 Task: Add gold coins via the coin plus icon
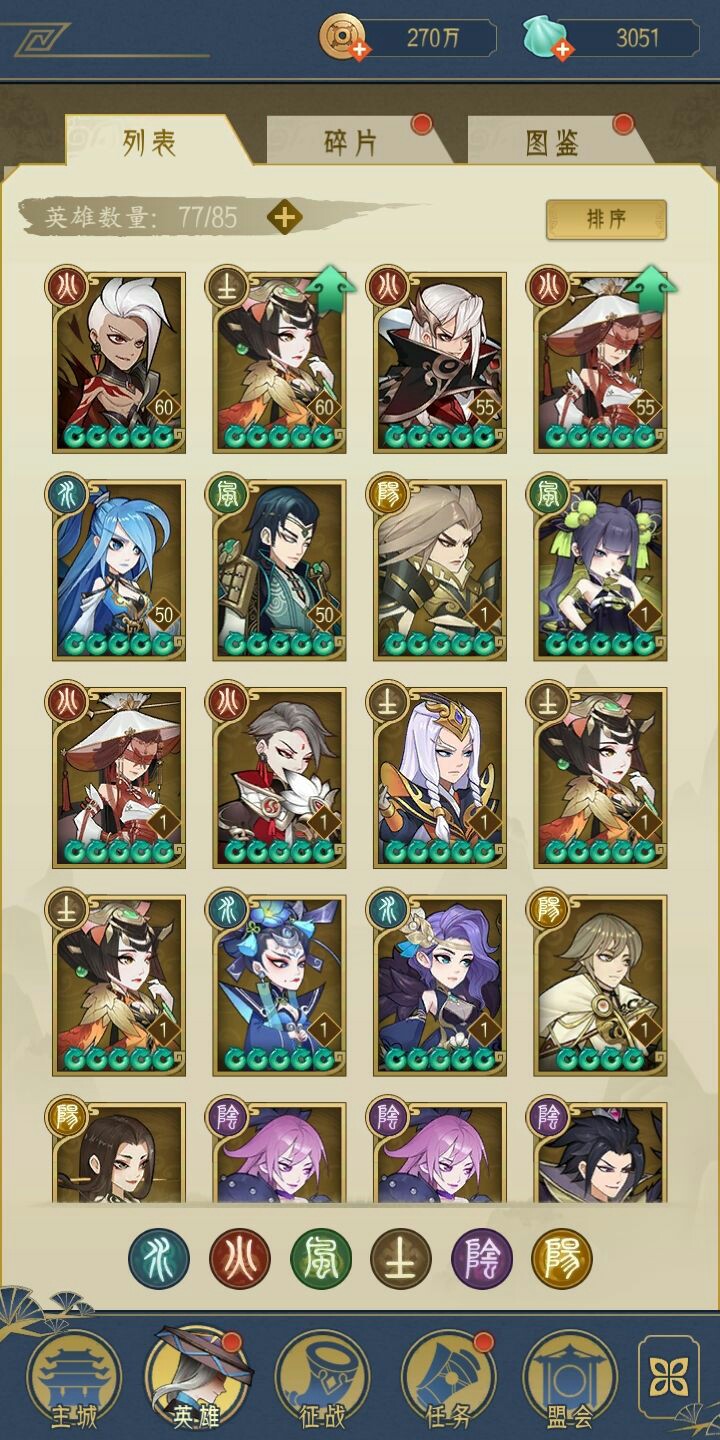358,48
